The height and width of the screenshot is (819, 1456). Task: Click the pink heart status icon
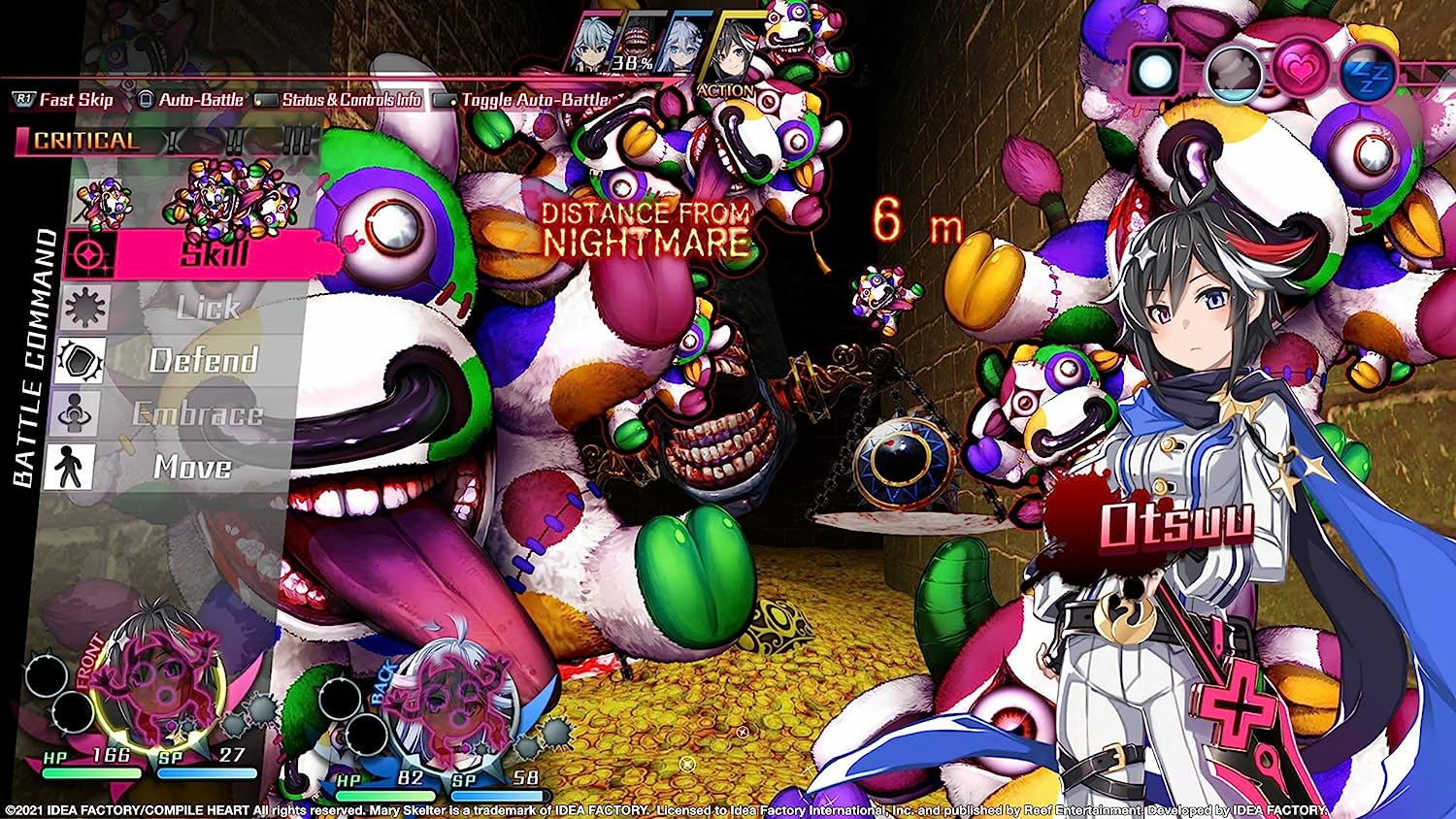[x=1301, y=71]
